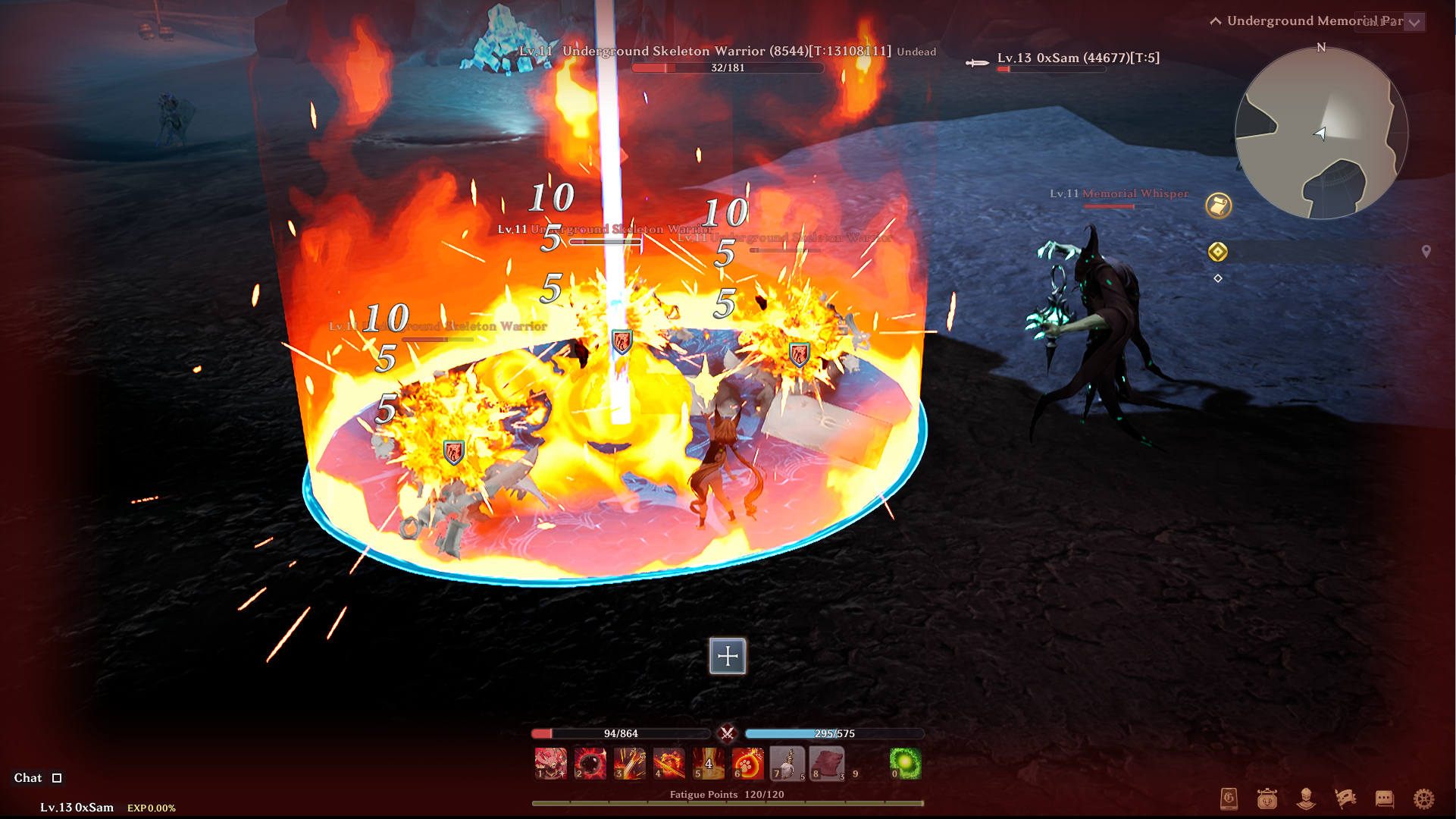Select the fire pillar skill on cooldown
The height and width of the screenshot is (819, 1456).
(x=708, y=763)
